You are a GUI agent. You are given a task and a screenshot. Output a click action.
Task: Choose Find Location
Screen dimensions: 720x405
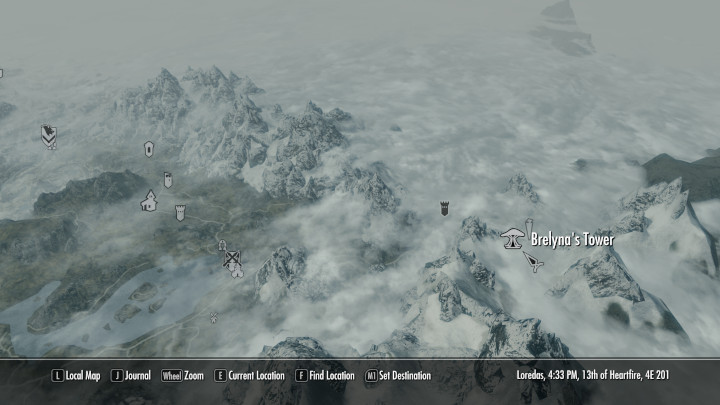[x=325, y=376]
